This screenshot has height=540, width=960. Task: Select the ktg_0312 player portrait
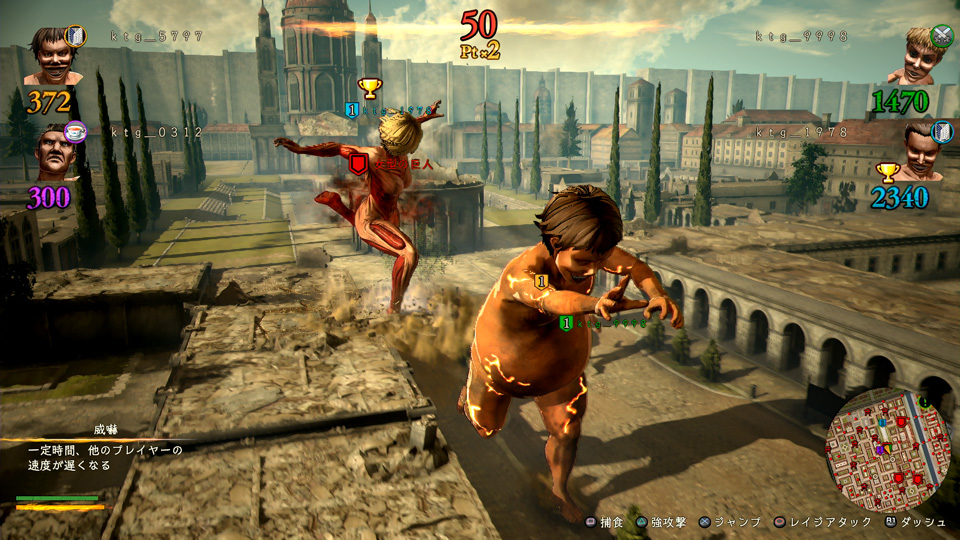(53, 155)
